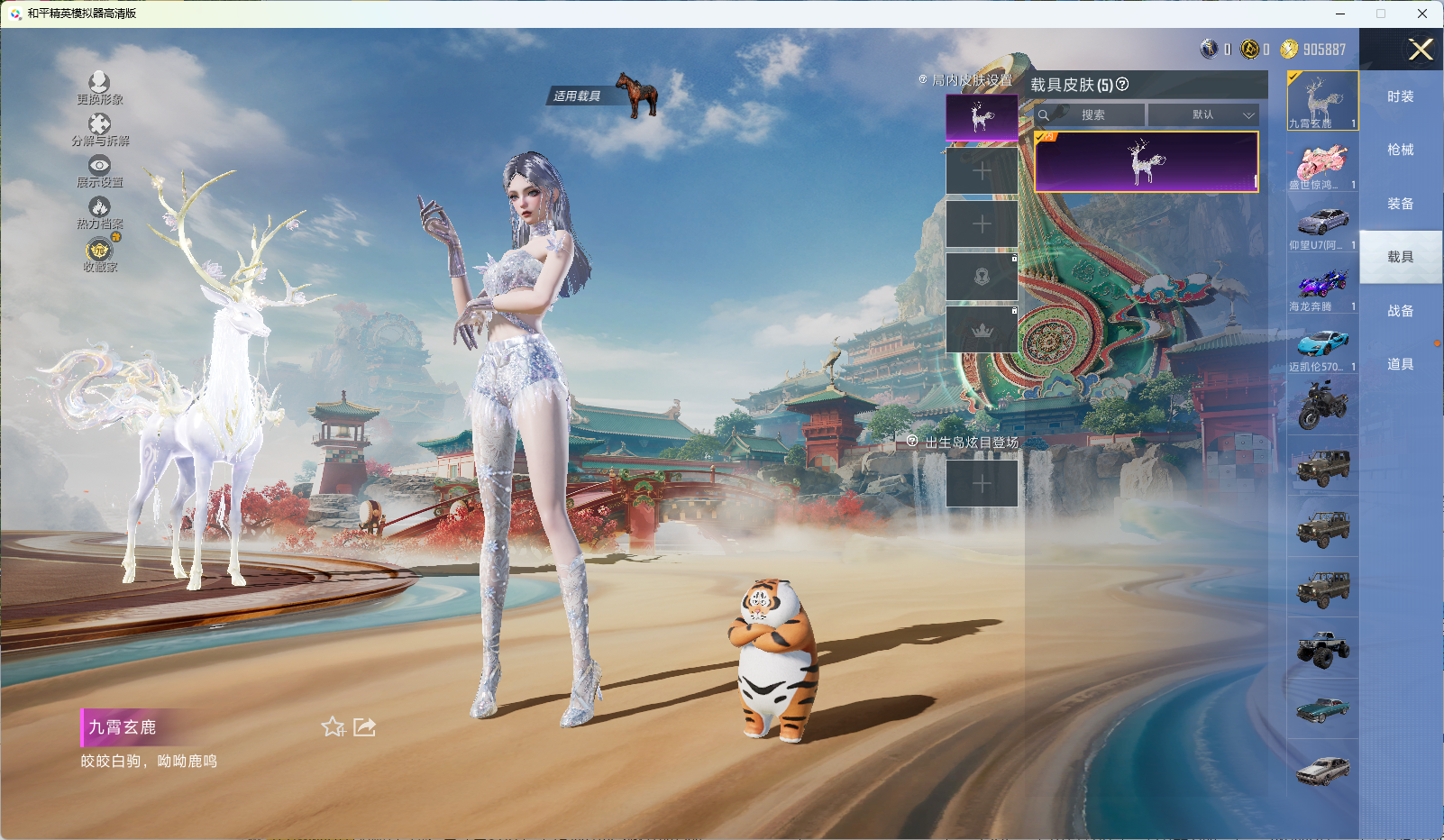Screen dimensions: 1444x840
Task: Share the 九霄玄鹿 skin
Action: point(365,727)
